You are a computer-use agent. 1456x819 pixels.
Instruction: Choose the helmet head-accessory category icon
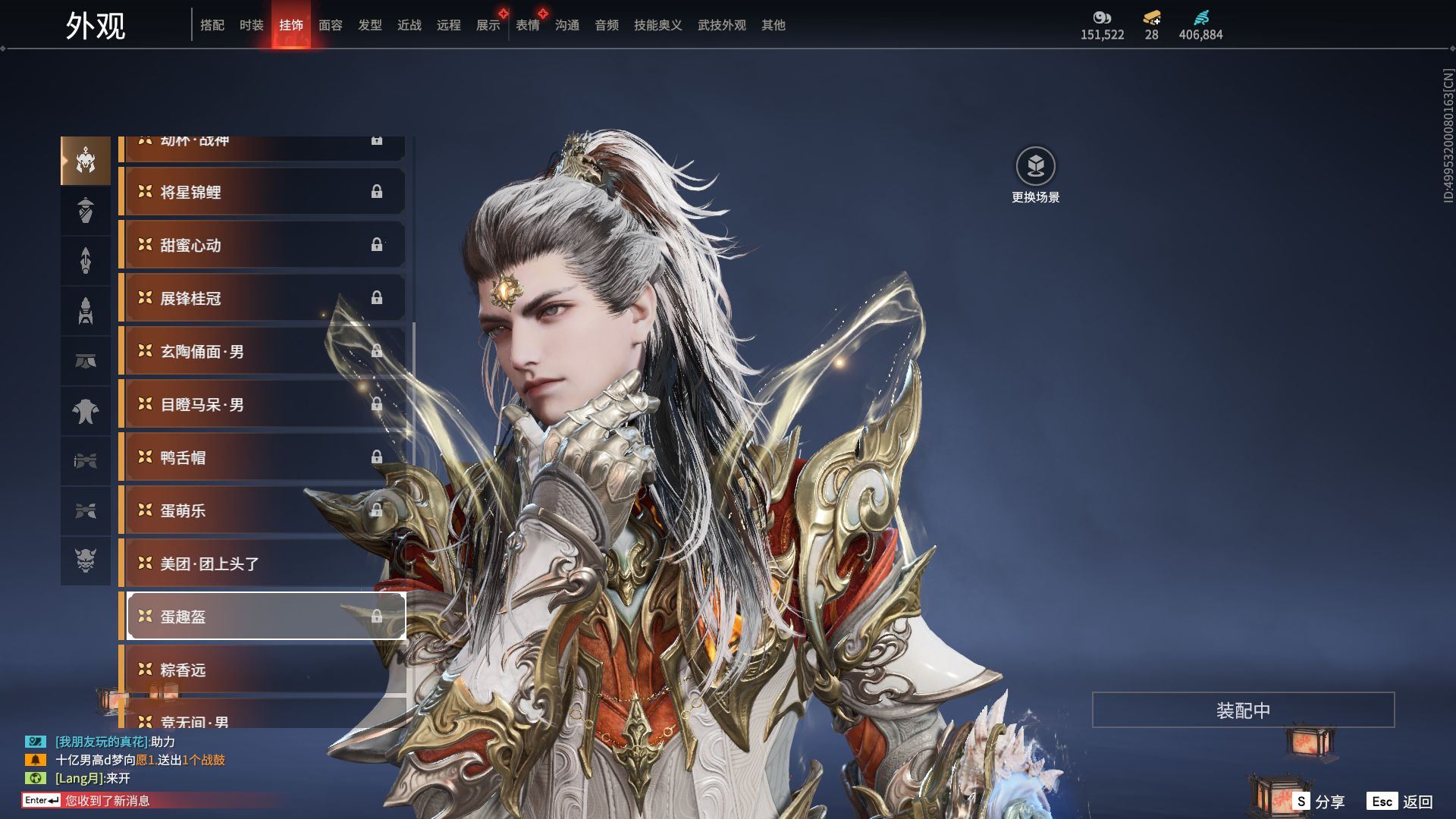click(x=86, y=161)
